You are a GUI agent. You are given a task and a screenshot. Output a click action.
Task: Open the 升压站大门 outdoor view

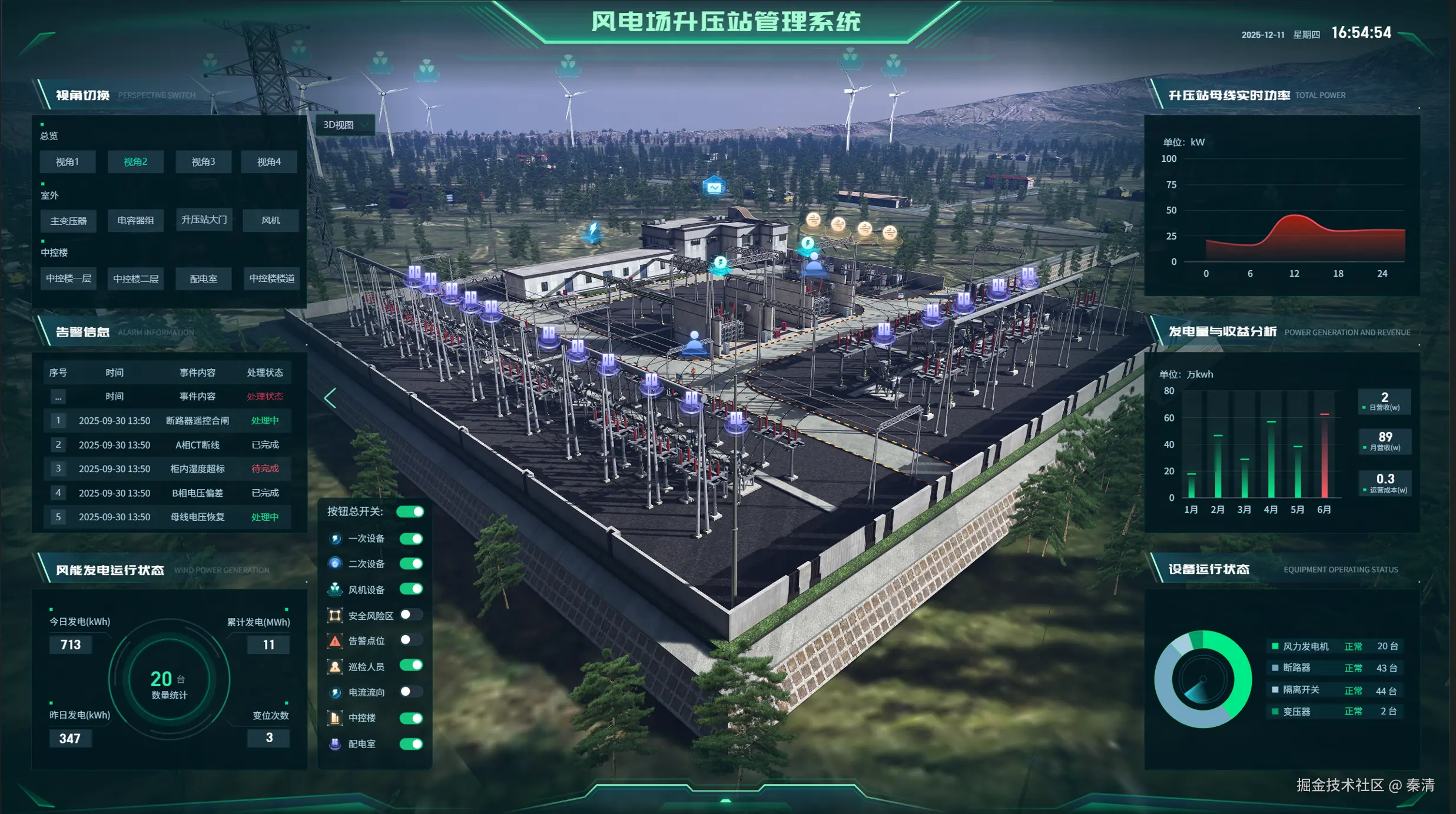tap(203, 220)
